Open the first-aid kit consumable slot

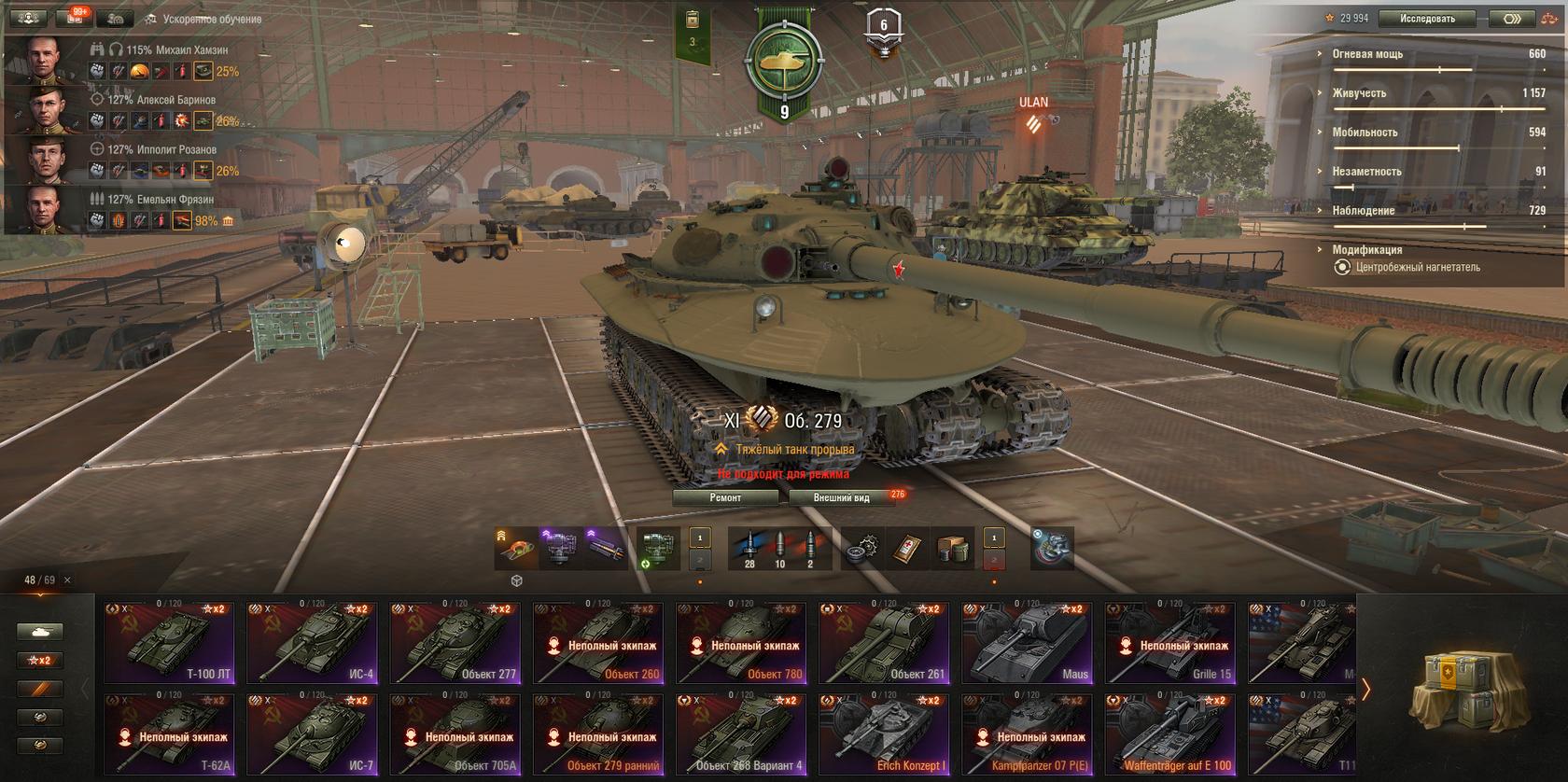coord(908,549)
